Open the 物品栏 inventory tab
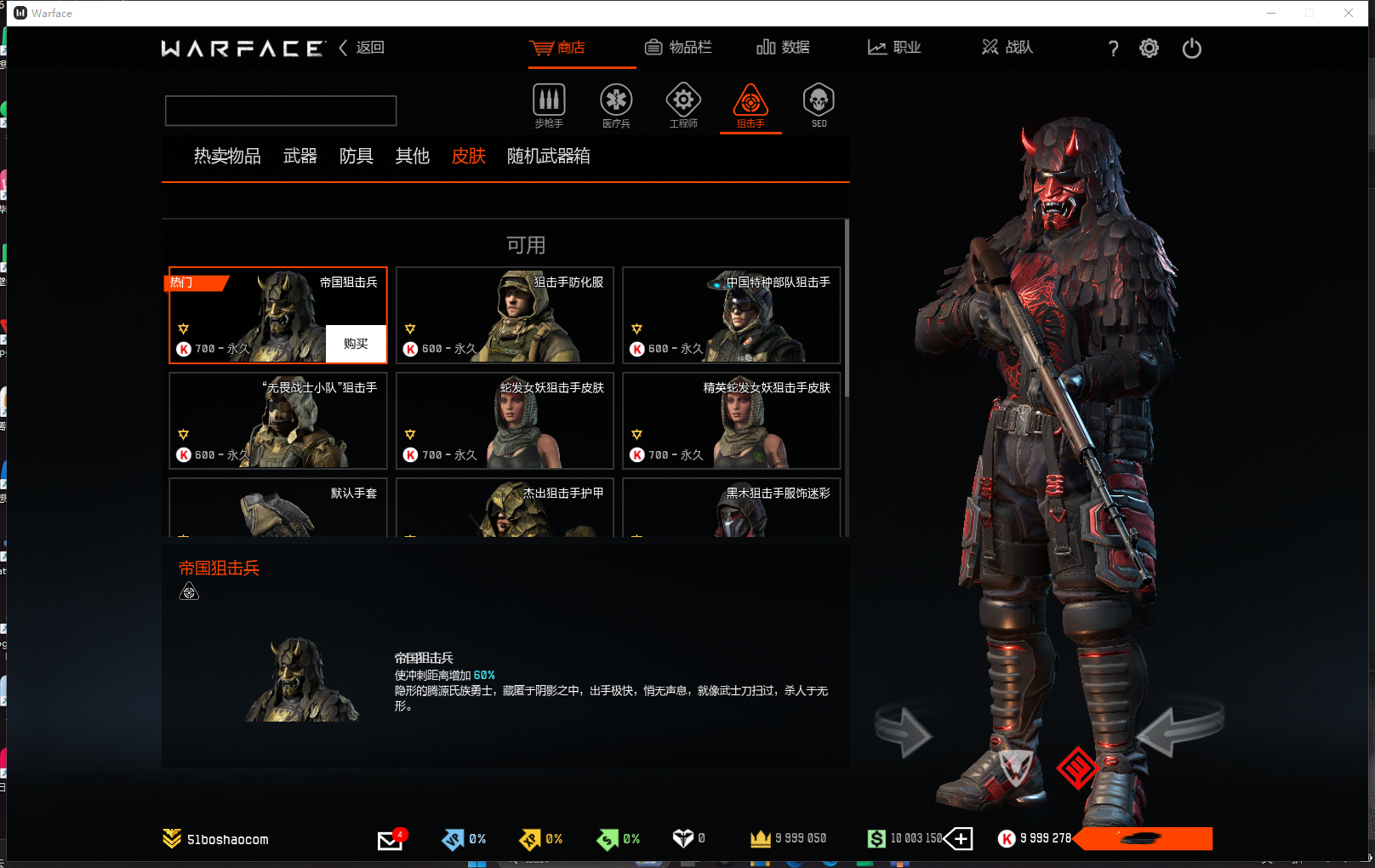 [x=678, y=48]
